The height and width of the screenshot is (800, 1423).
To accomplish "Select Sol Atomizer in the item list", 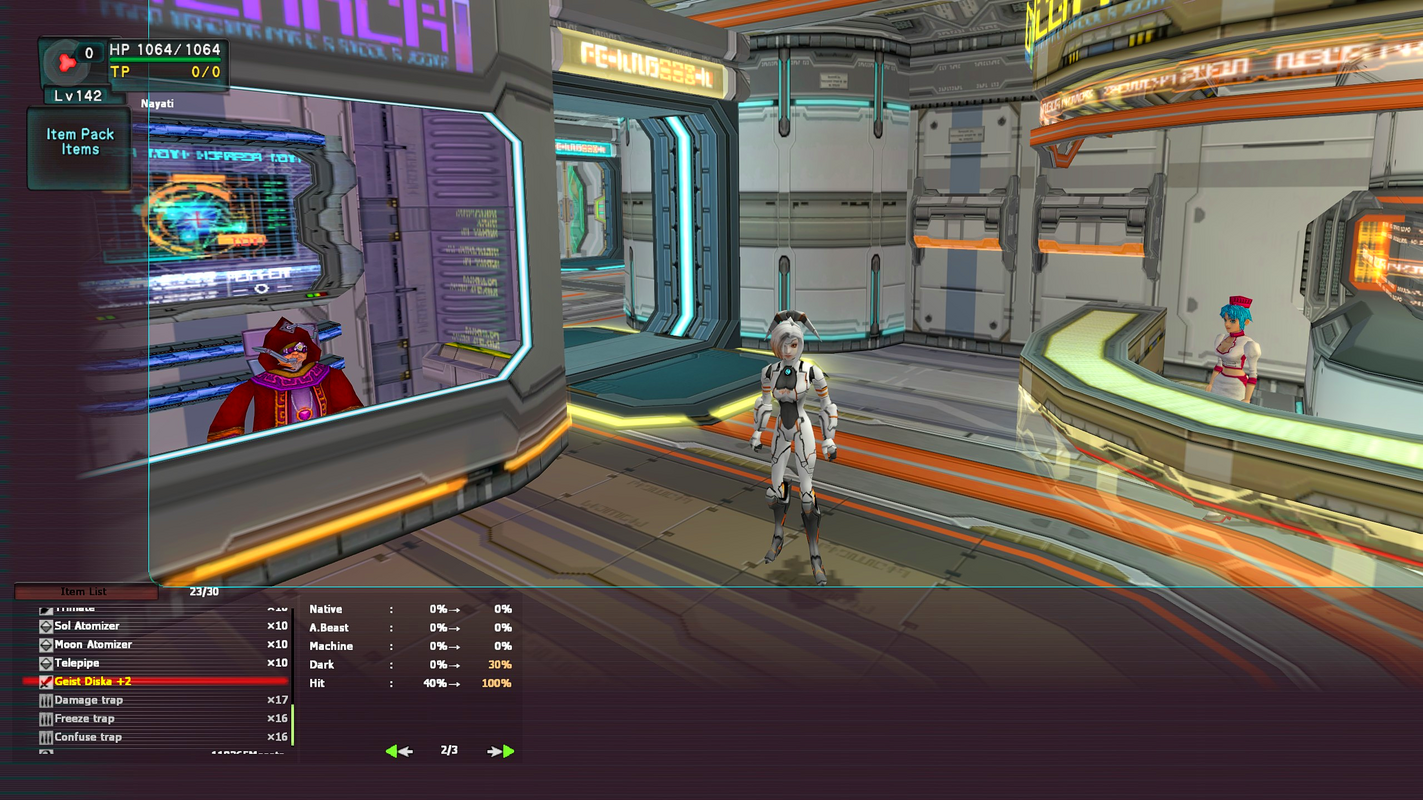I will (87, 626).
